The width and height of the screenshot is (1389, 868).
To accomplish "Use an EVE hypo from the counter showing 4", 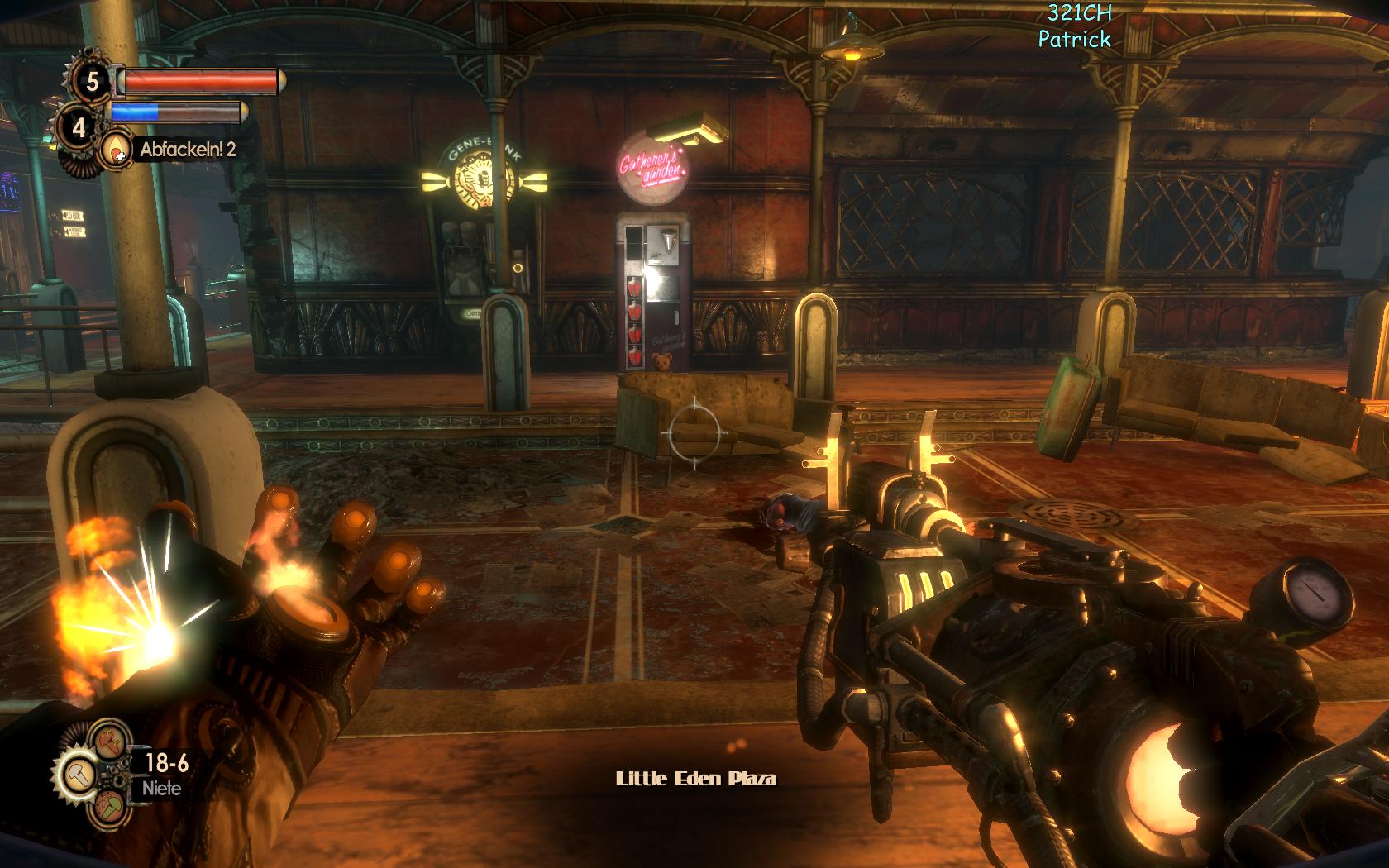I will click(x=79, y=128).
